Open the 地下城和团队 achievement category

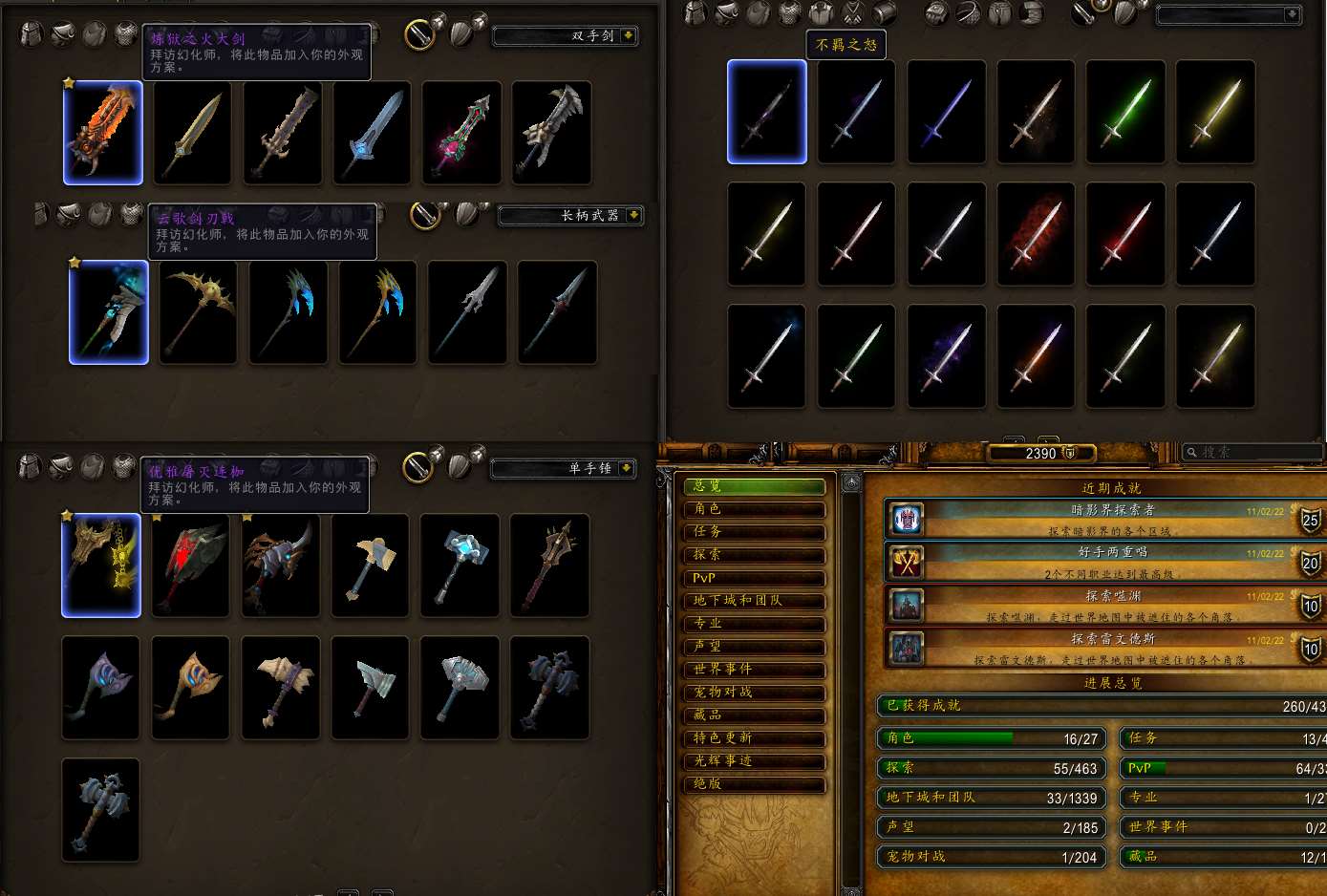754,601
